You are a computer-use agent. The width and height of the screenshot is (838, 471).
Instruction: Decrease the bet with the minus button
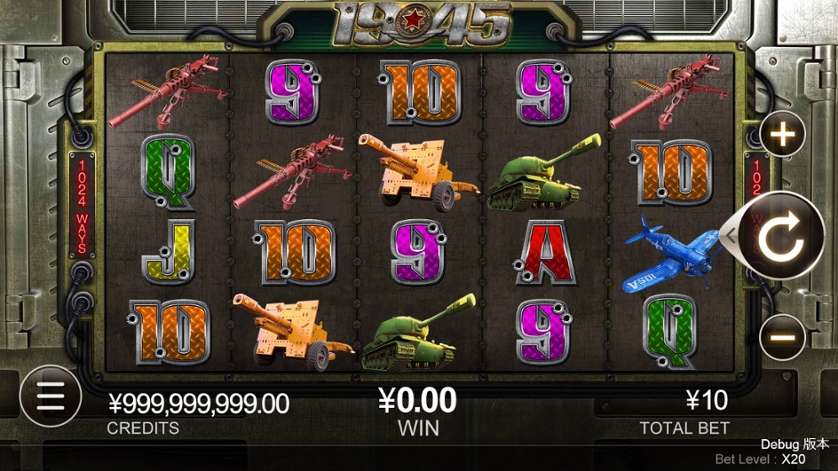(x=782, y=337)
